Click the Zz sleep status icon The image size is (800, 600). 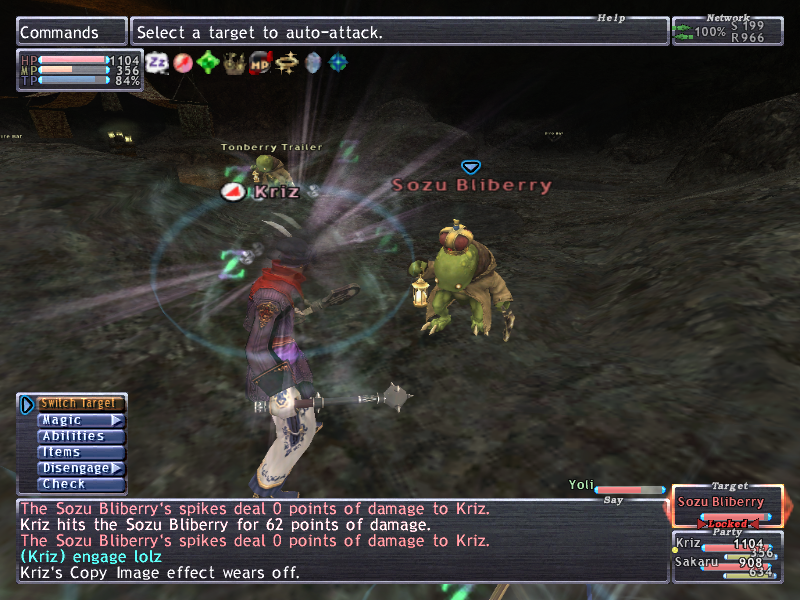tap(157, 63)
